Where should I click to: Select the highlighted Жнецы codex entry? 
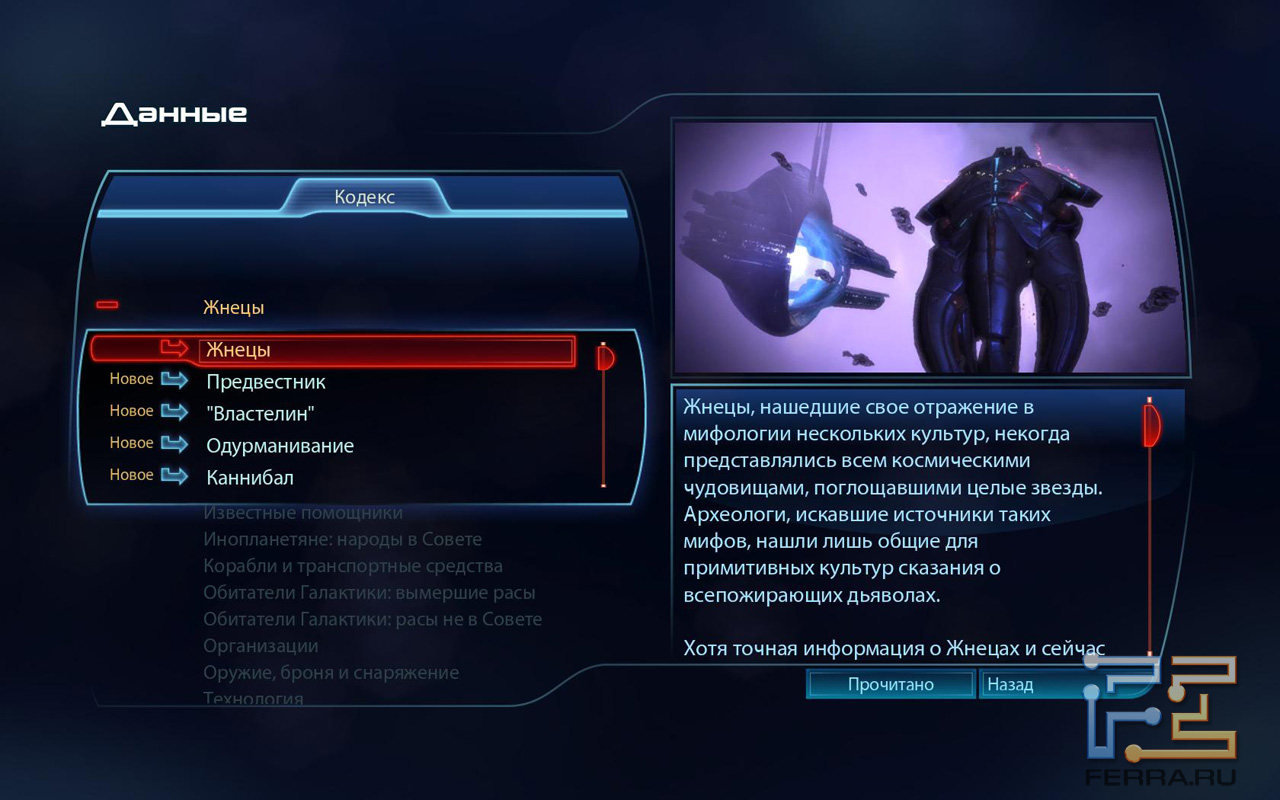click(x=386, y=350)
